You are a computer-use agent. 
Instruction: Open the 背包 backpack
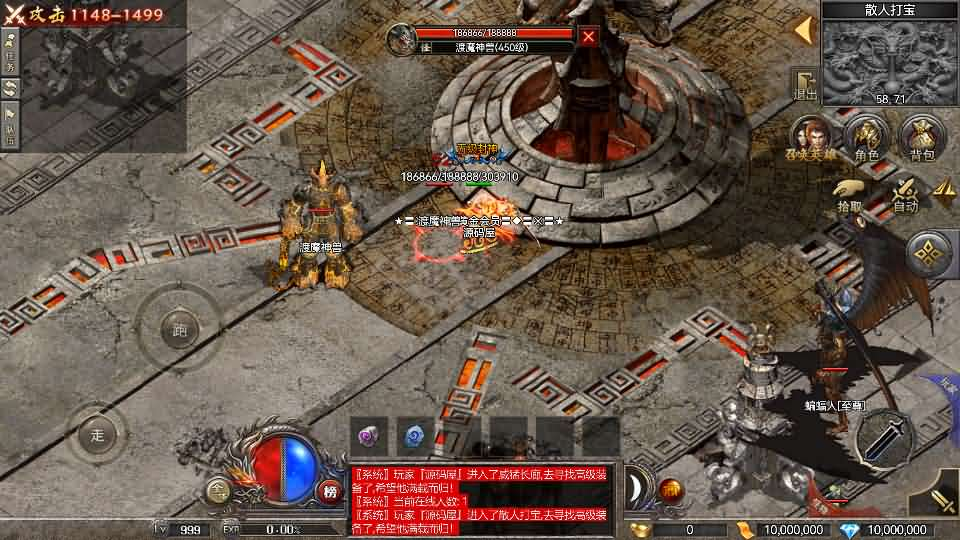coord(922,137)
